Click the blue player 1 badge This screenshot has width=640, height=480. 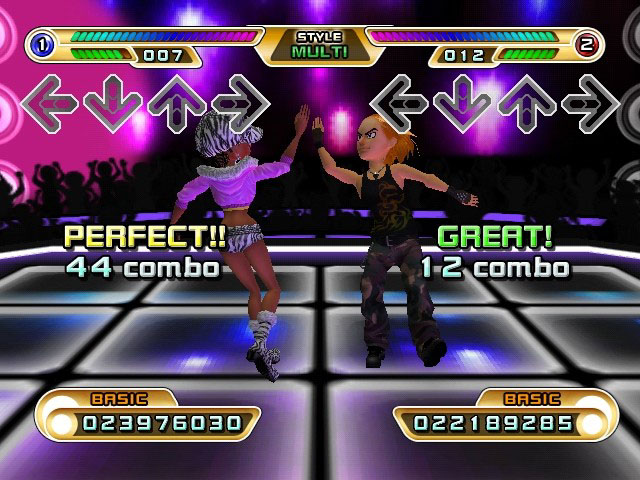coord(42,42)
